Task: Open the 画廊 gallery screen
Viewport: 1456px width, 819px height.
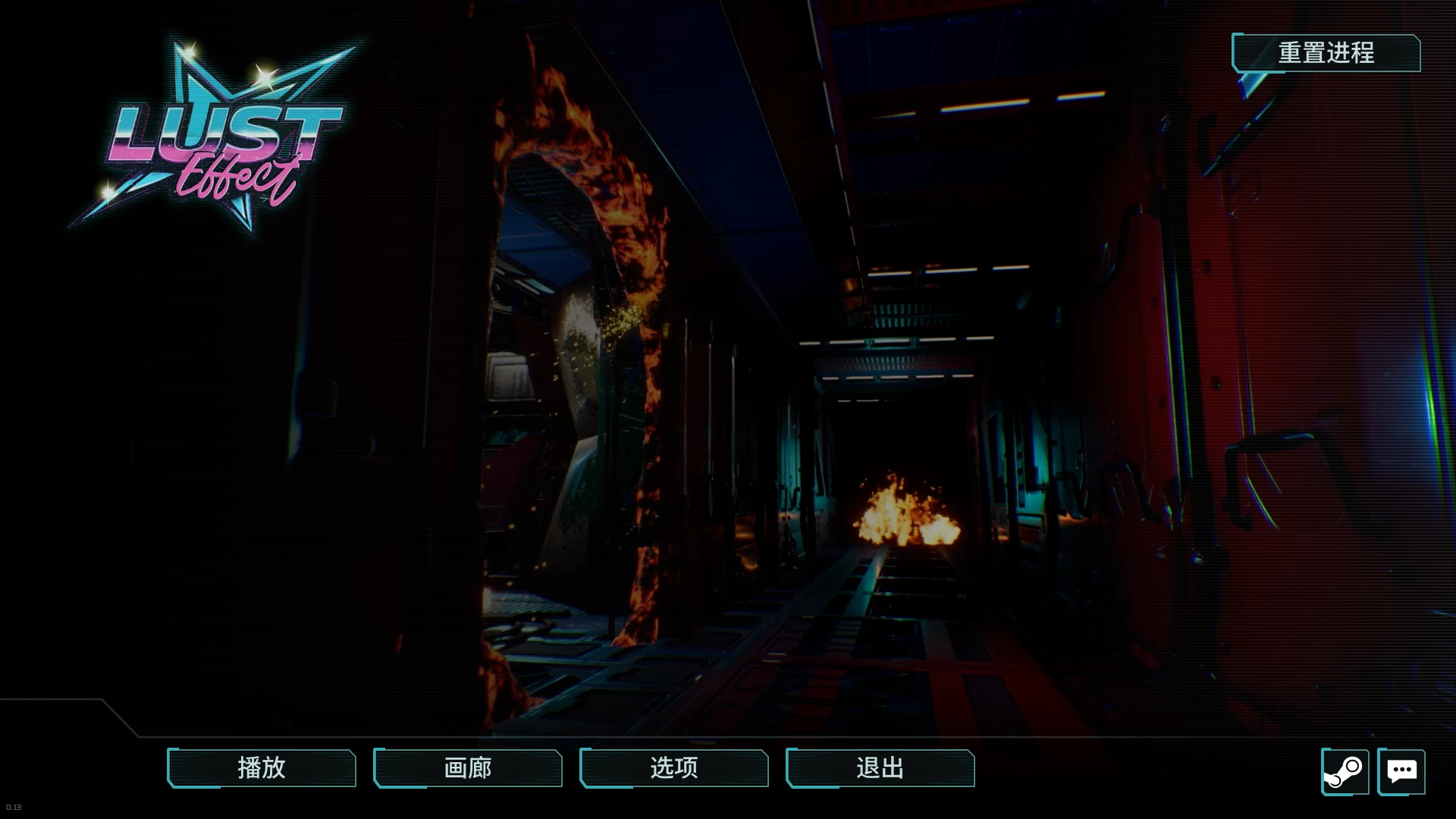Action: click(467, 768)
